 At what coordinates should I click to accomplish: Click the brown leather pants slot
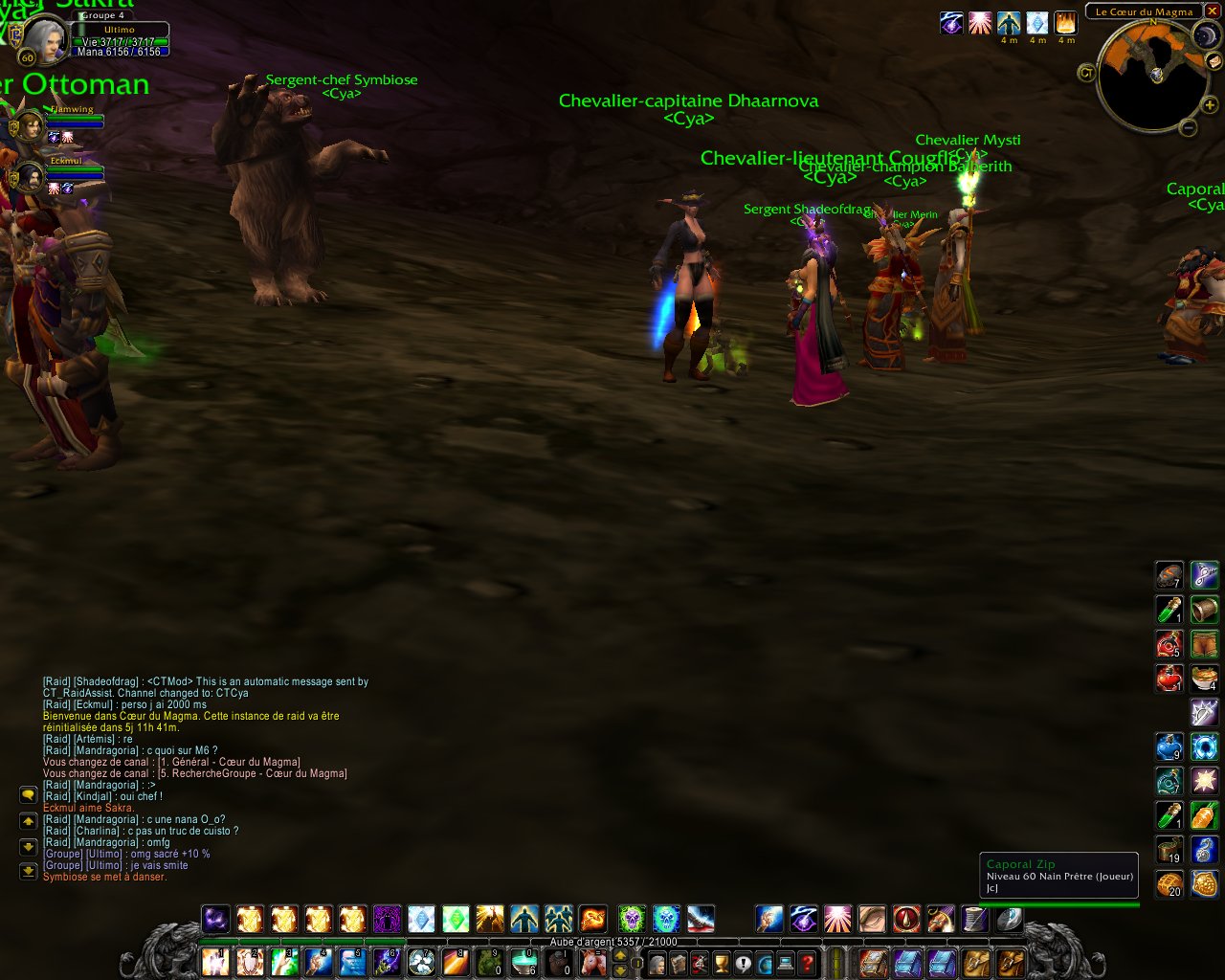click(1204, 644)
